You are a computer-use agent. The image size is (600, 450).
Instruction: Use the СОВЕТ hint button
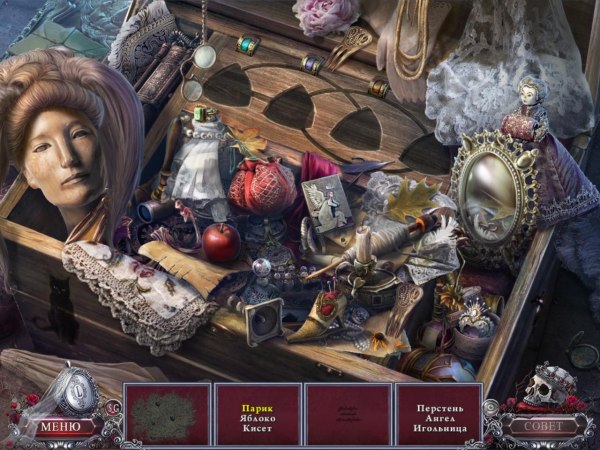pos(539,426)
